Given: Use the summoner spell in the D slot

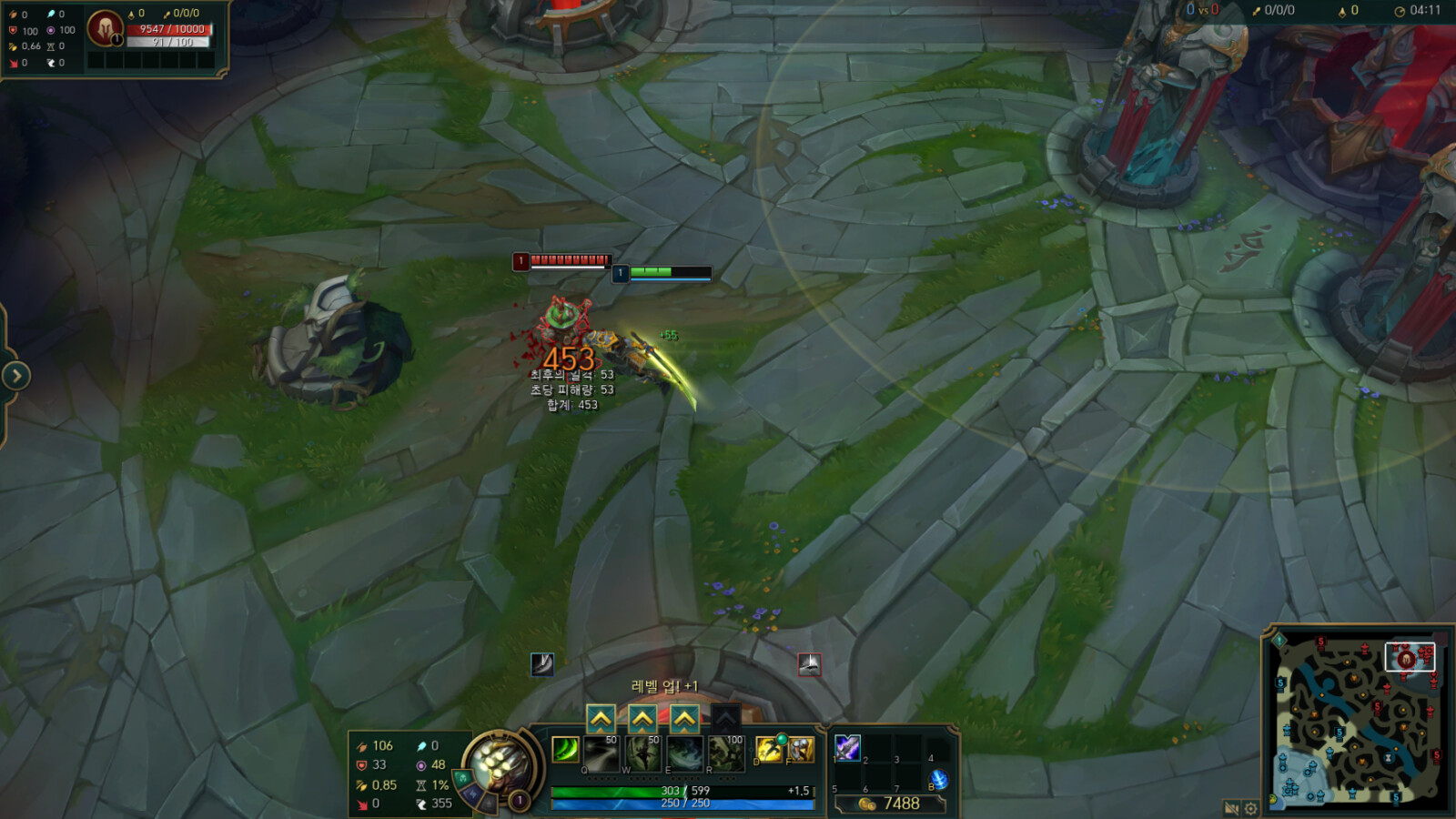Looking at the screenshot, I should [769, 749].
